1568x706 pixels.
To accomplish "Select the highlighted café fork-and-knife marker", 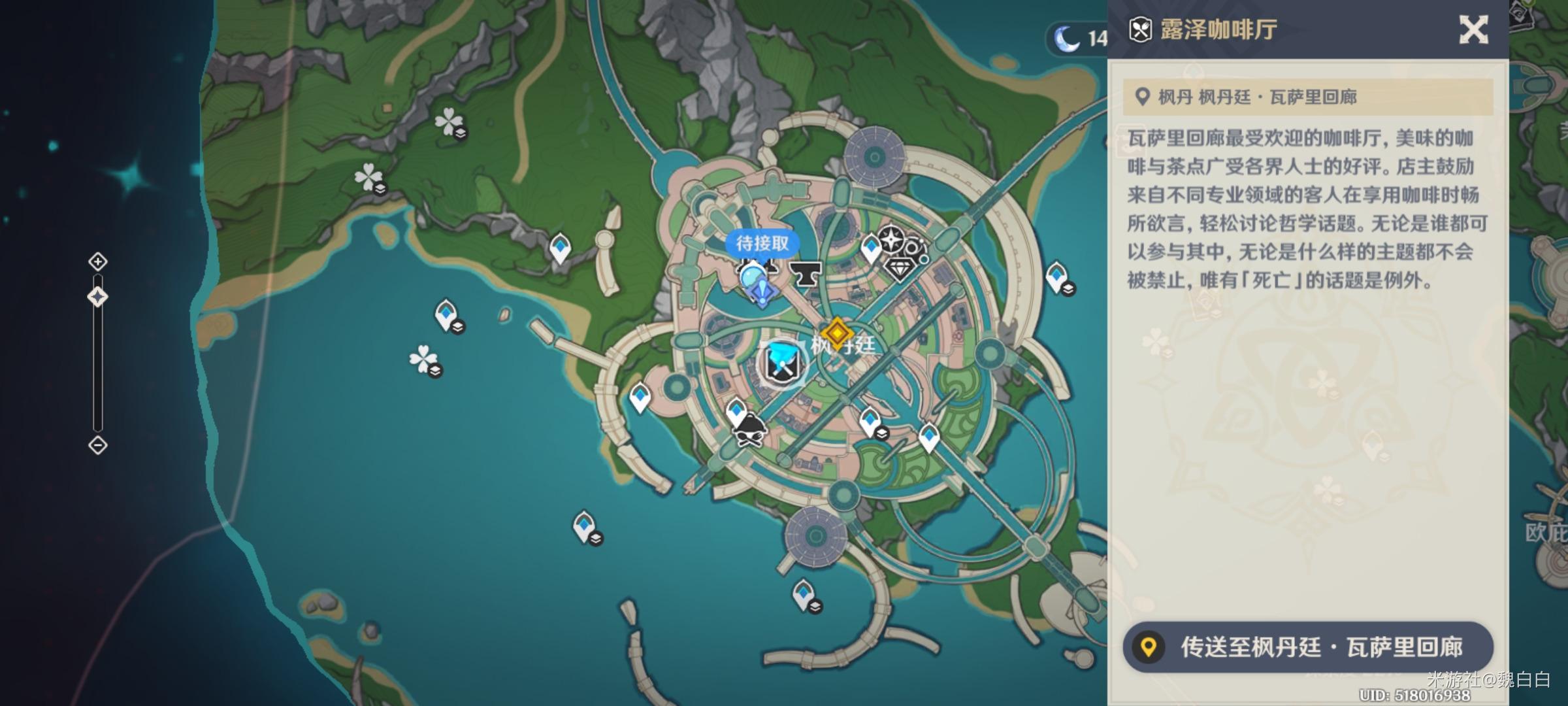I will click(782, 363).
